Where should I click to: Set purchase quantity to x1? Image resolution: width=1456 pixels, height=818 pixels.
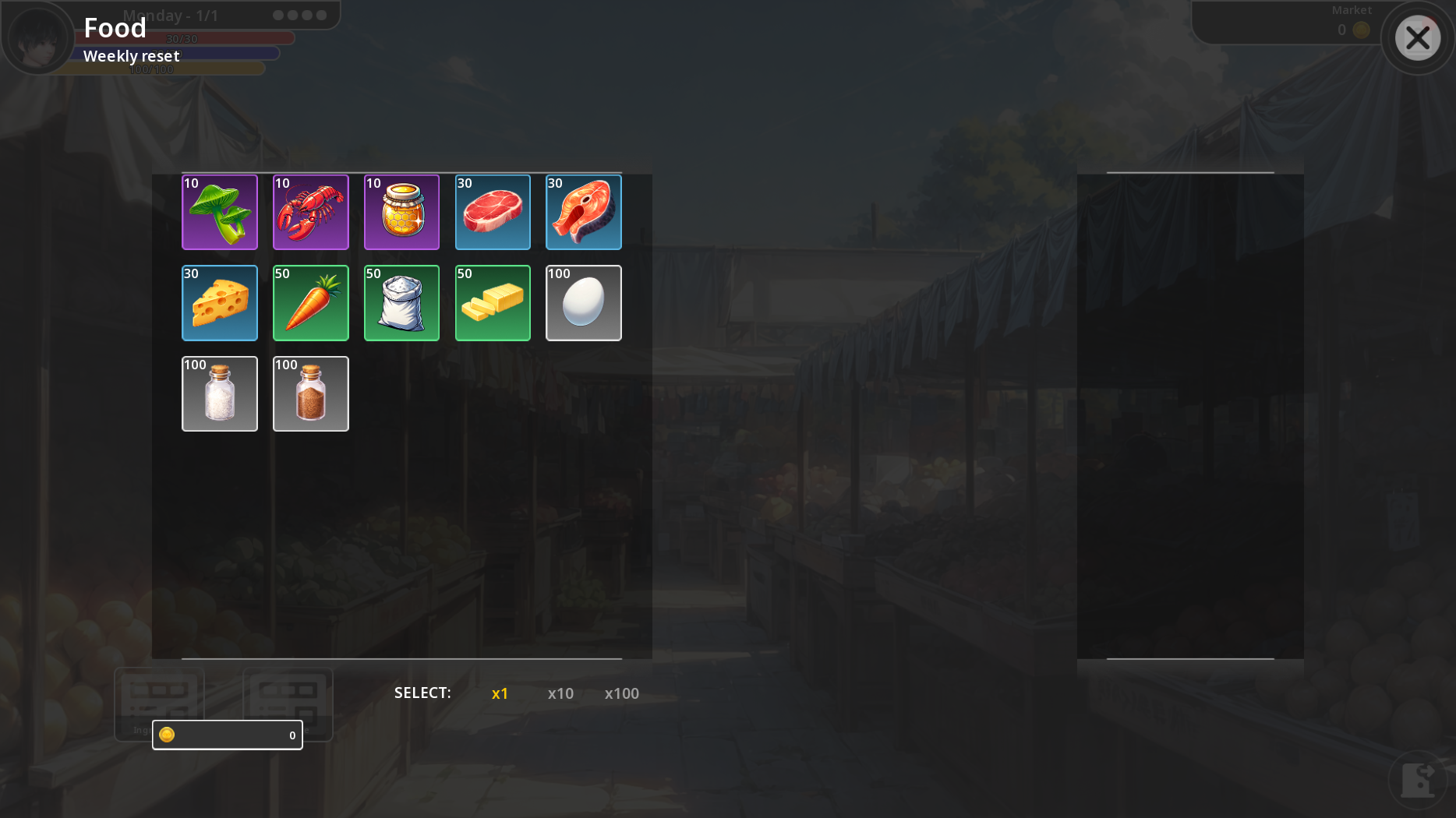click(x=500, y=693)
